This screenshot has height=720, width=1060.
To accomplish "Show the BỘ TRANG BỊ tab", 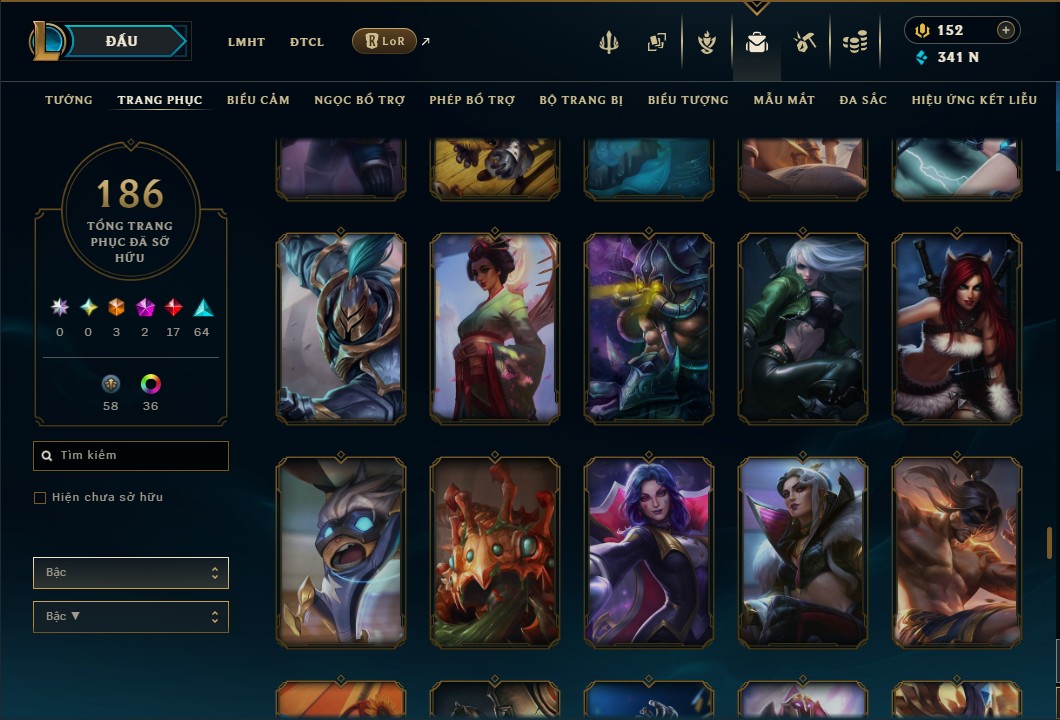I will (581, 100).
